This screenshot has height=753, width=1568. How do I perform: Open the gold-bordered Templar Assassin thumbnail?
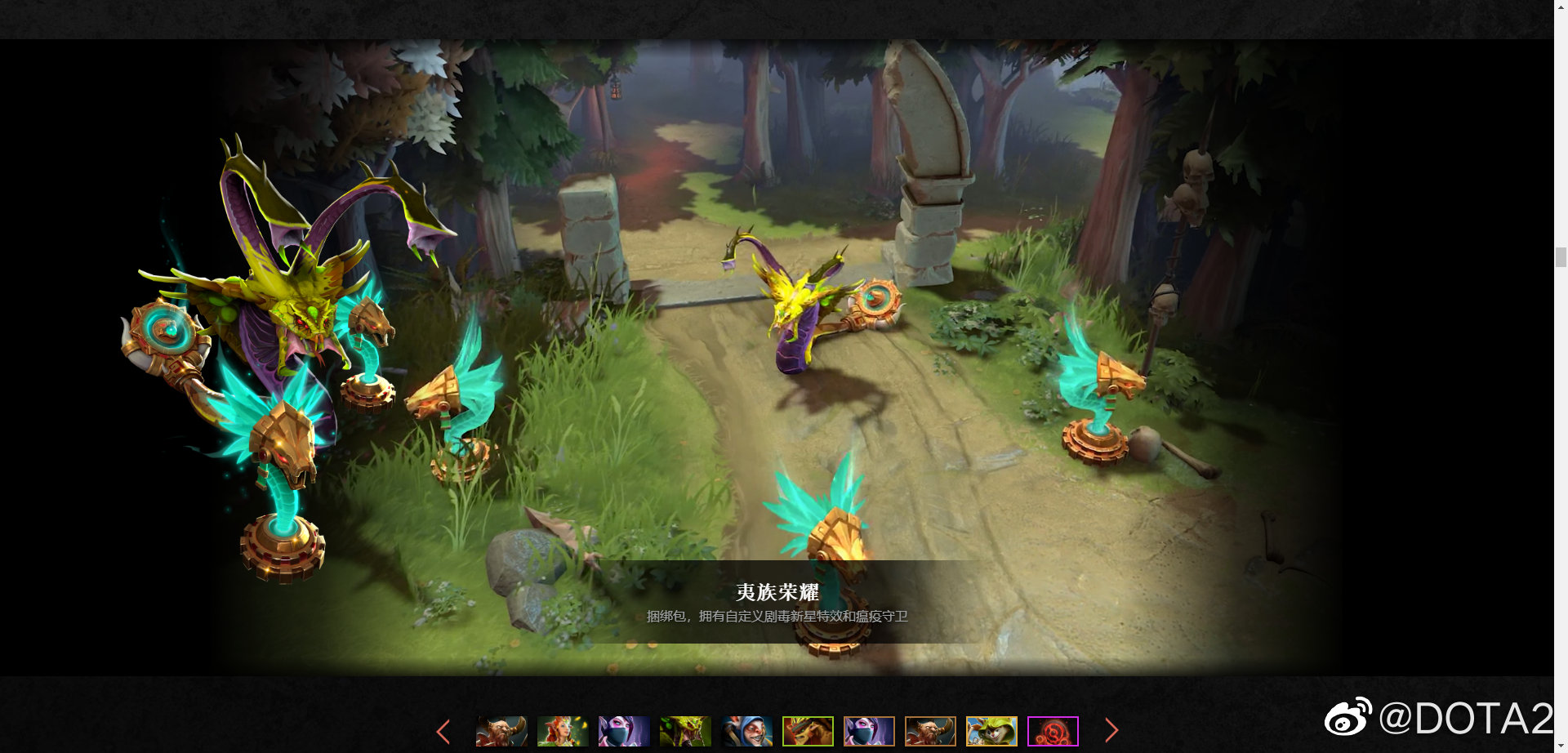tap(869, 731)
